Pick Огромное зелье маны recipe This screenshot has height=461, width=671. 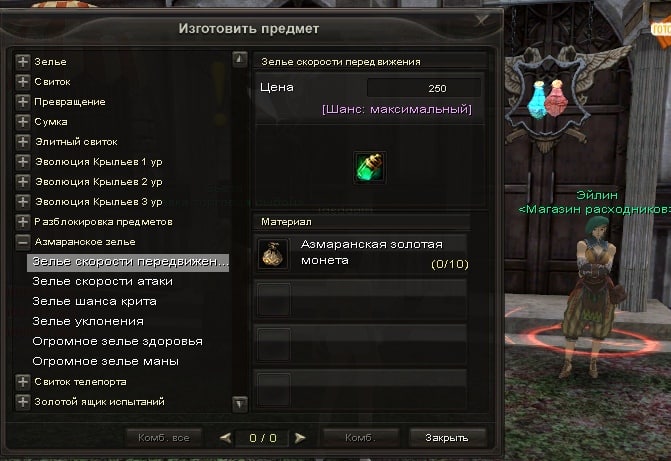(x=105, y=361)
